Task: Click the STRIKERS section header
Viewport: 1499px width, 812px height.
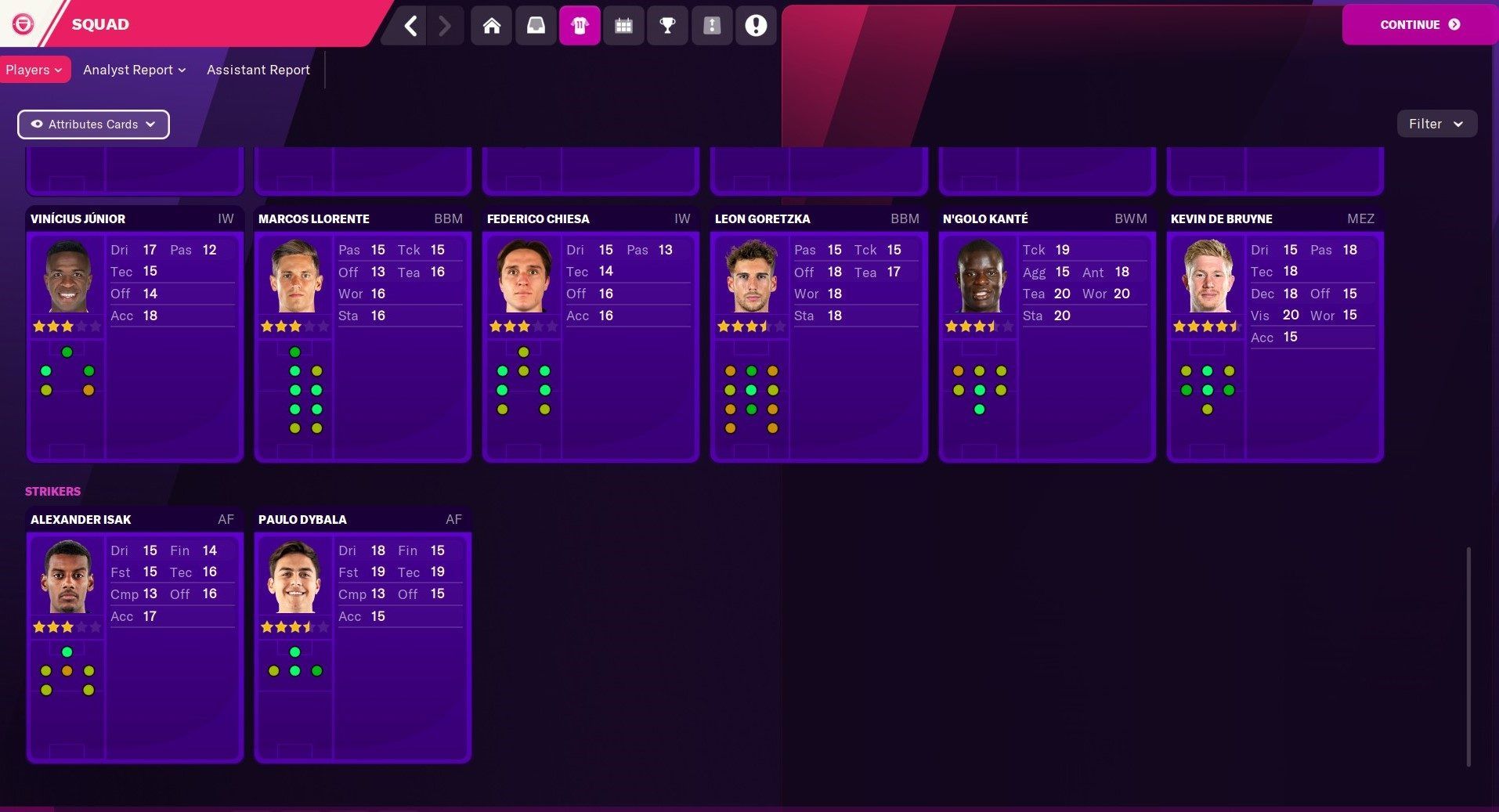Action: click(52, 491)
